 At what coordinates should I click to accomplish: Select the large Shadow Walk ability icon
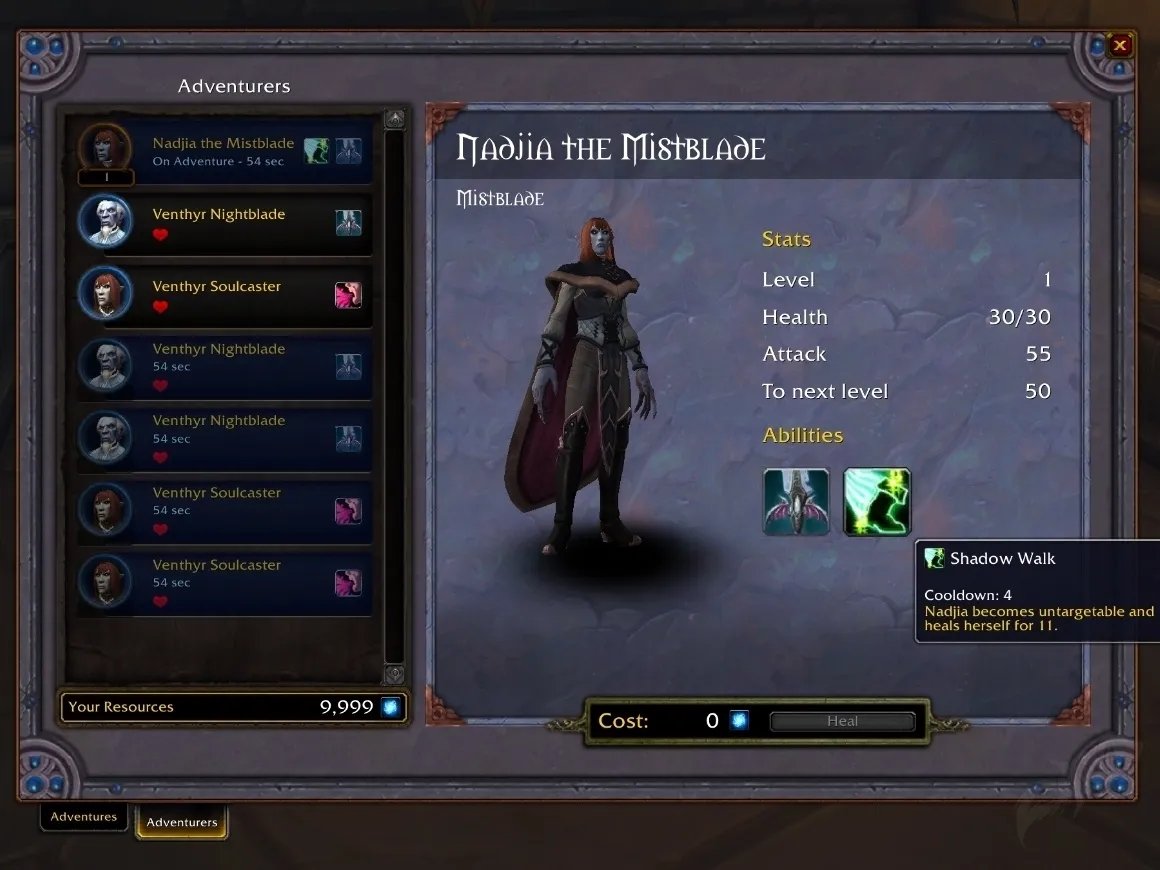tap(877, 502)
